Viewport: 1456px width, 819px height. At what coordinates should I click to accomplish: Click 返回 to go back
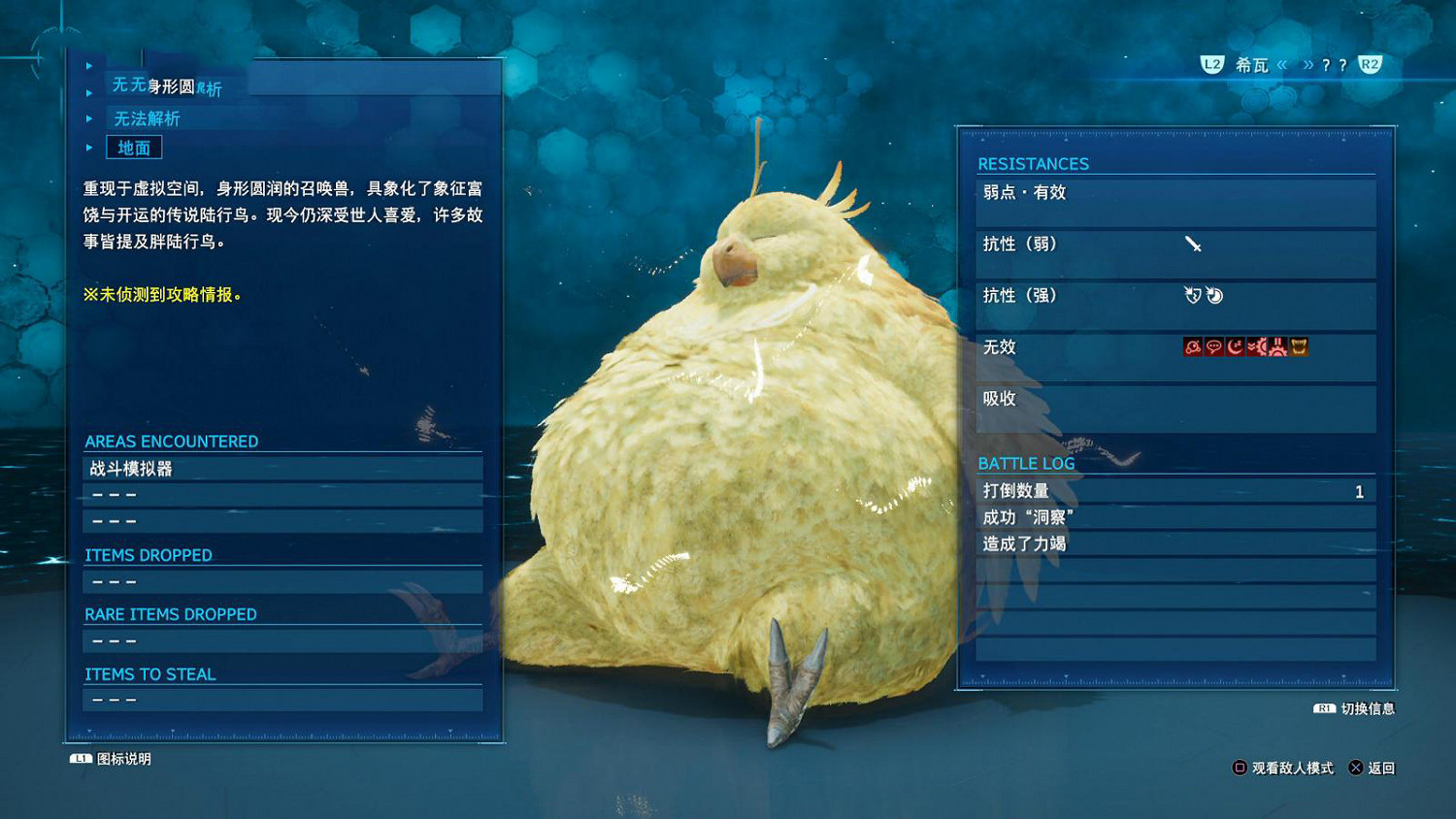pos(1382,768)
